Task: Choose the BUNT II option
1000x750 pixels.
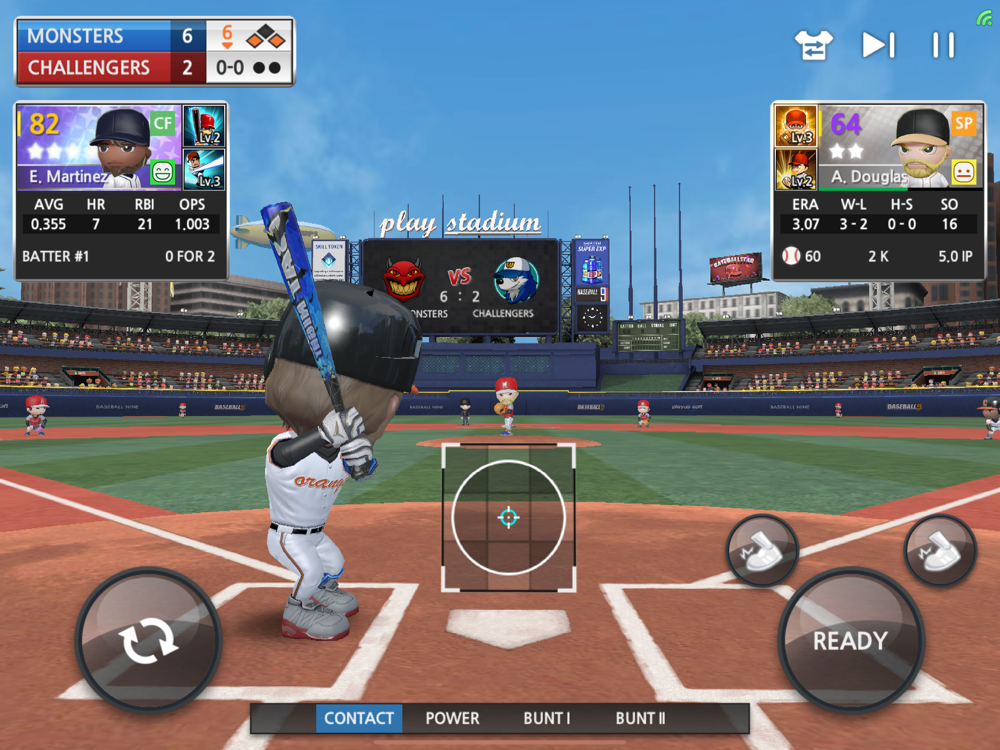Action: (x=641, y=718)
